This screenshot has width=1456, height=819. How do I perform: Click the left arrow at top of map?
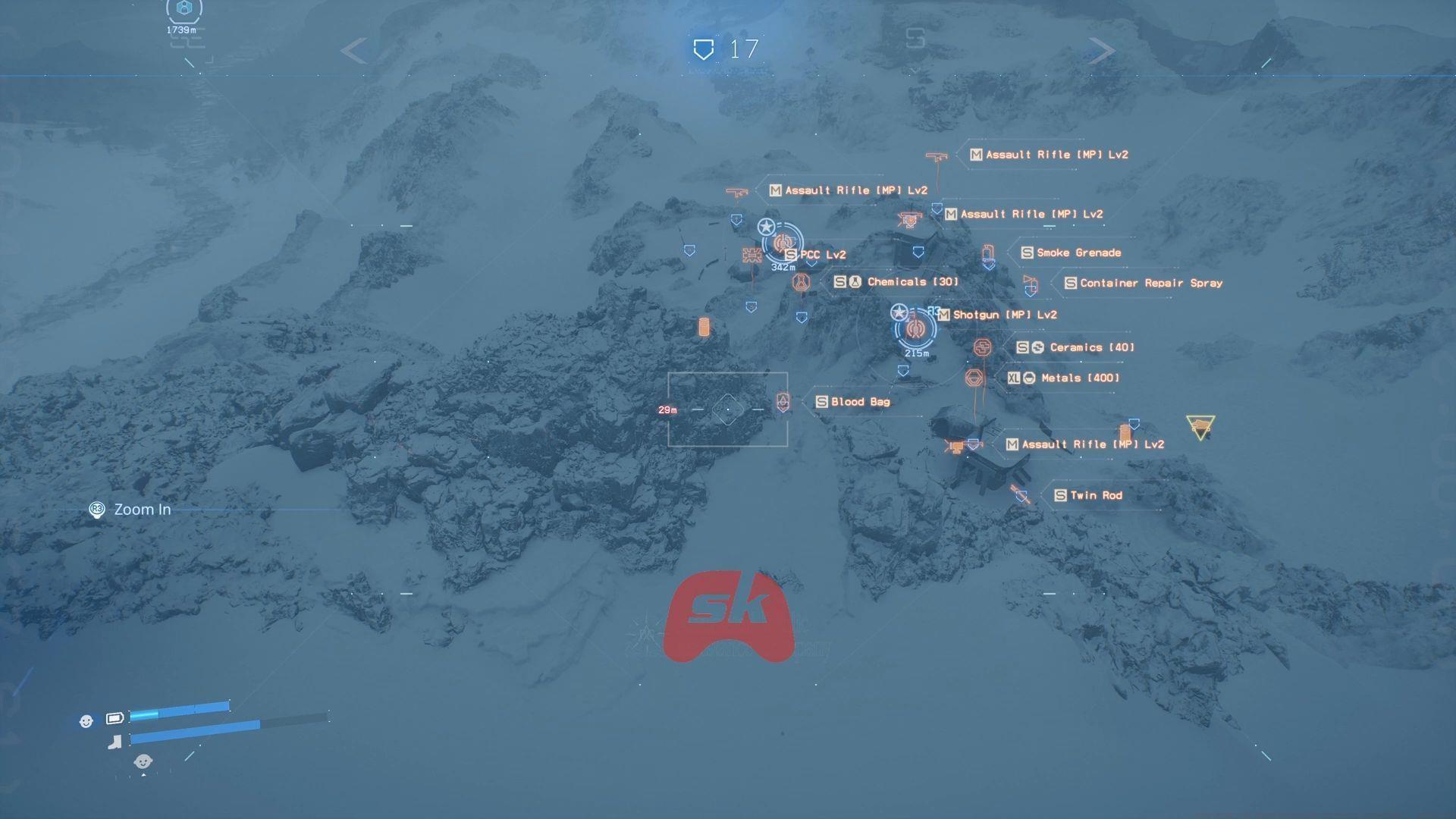point(354,51)
